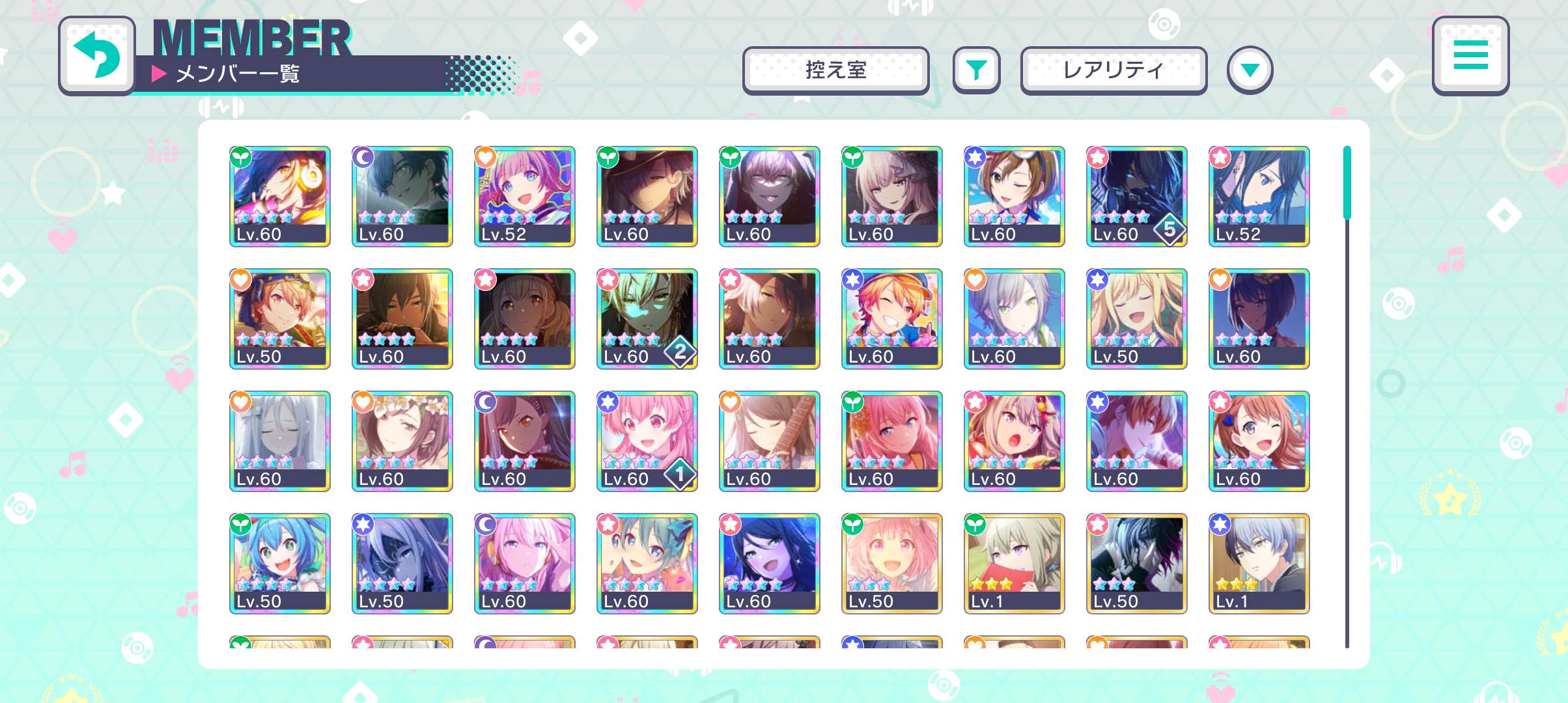This screenshot has height=703, width=1568.
Task: Click the green sprout icon on the blue-haired Lv.50 card
Action: (242, 525)
